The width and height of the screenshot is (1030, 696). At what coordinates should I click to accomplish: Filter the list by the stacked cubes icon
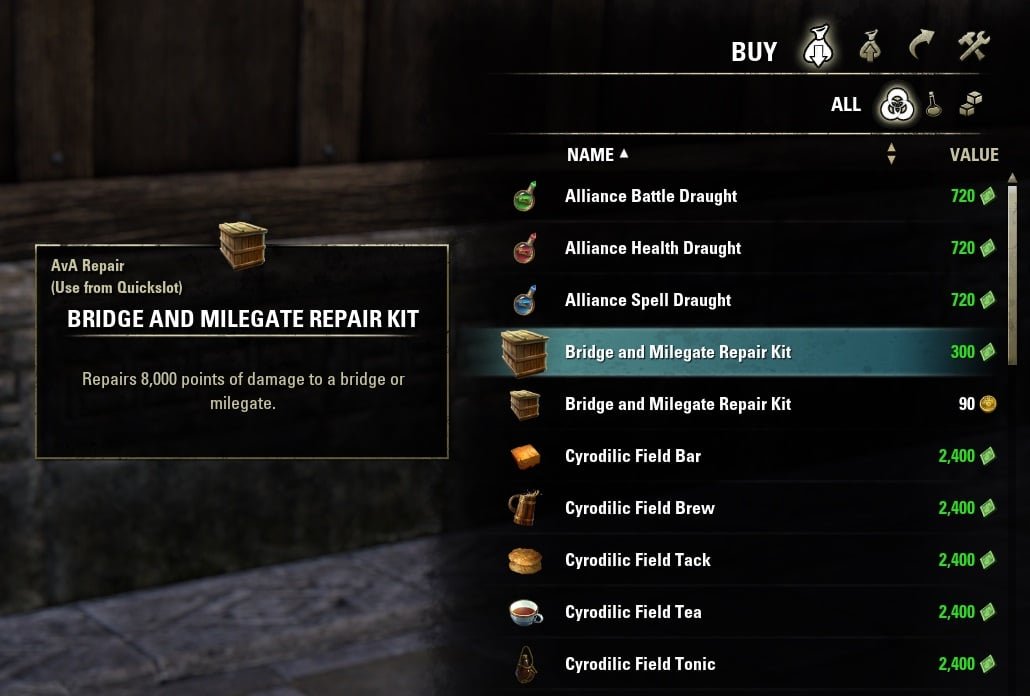point(970,104)
